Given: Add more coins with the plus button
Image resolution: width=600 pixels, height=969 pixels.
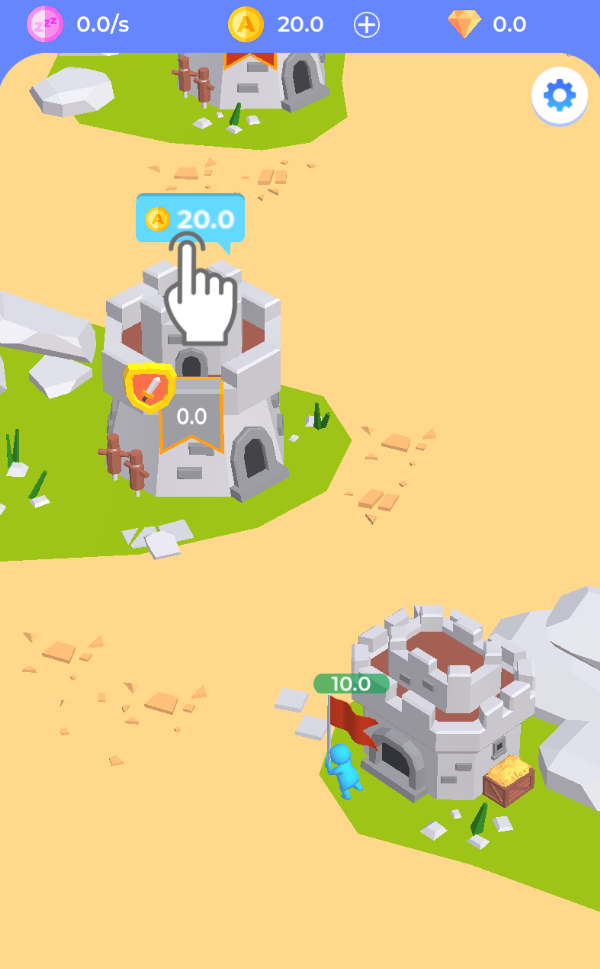Looking at the screenshot, I should tap(367, 25).
